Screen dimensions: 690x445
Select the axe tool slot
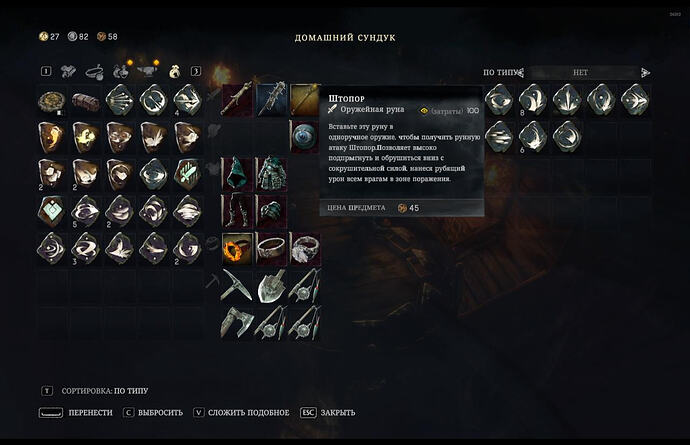click(x=237, y=322)
